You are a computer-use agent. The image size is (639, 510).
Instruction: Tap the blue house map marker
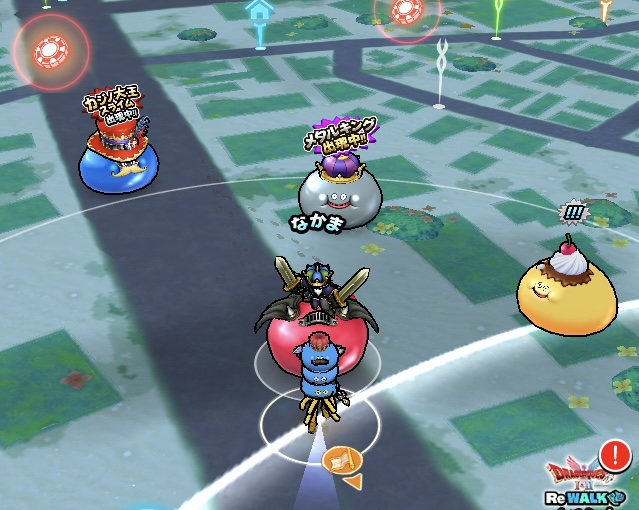tap(259, 20)
